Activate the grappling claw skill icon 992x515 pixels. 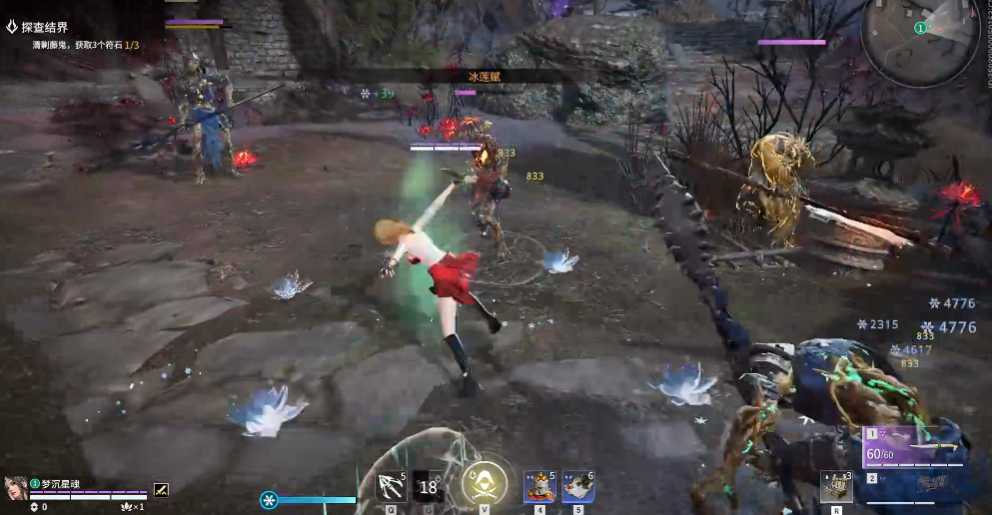click(390, 485)
